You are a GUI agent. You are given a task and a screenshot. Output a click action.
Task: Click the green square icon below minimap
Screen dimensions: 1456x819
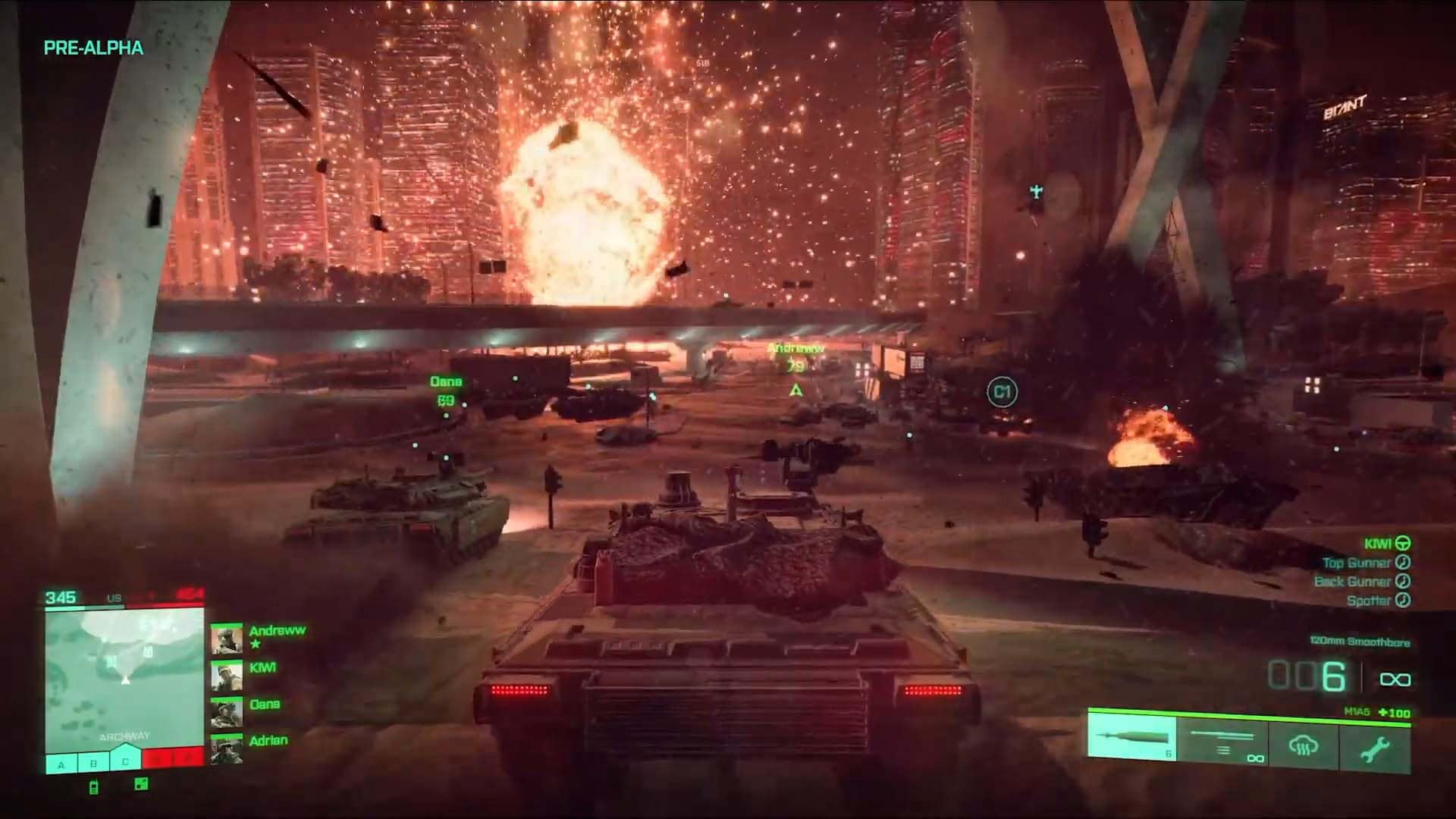pyautogui.click(x=141, y=785)
